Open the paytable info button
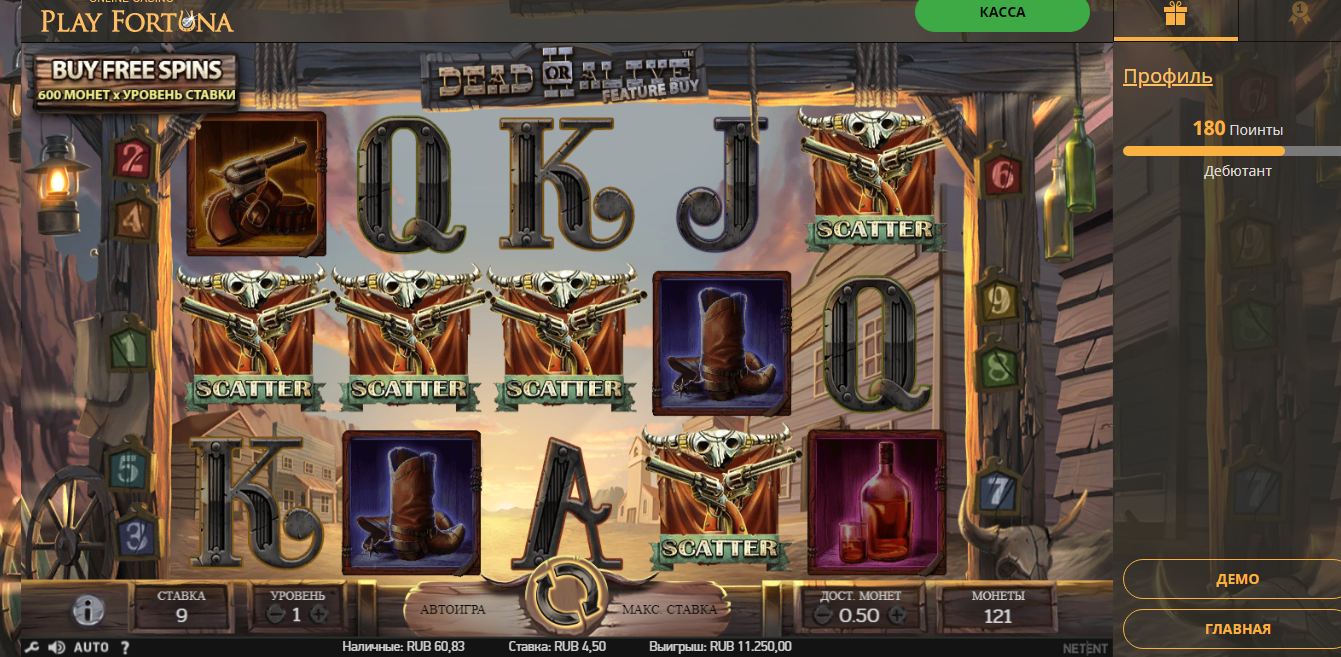Screen dimensions: 1341x657 pyautogui.click(x=88, y=610)
